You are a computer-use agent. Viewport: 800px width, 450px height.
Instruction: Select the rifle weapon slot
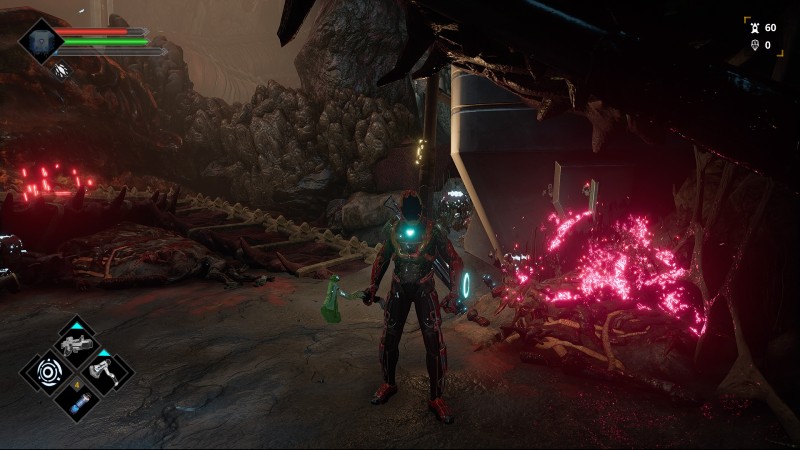point(76,345)
